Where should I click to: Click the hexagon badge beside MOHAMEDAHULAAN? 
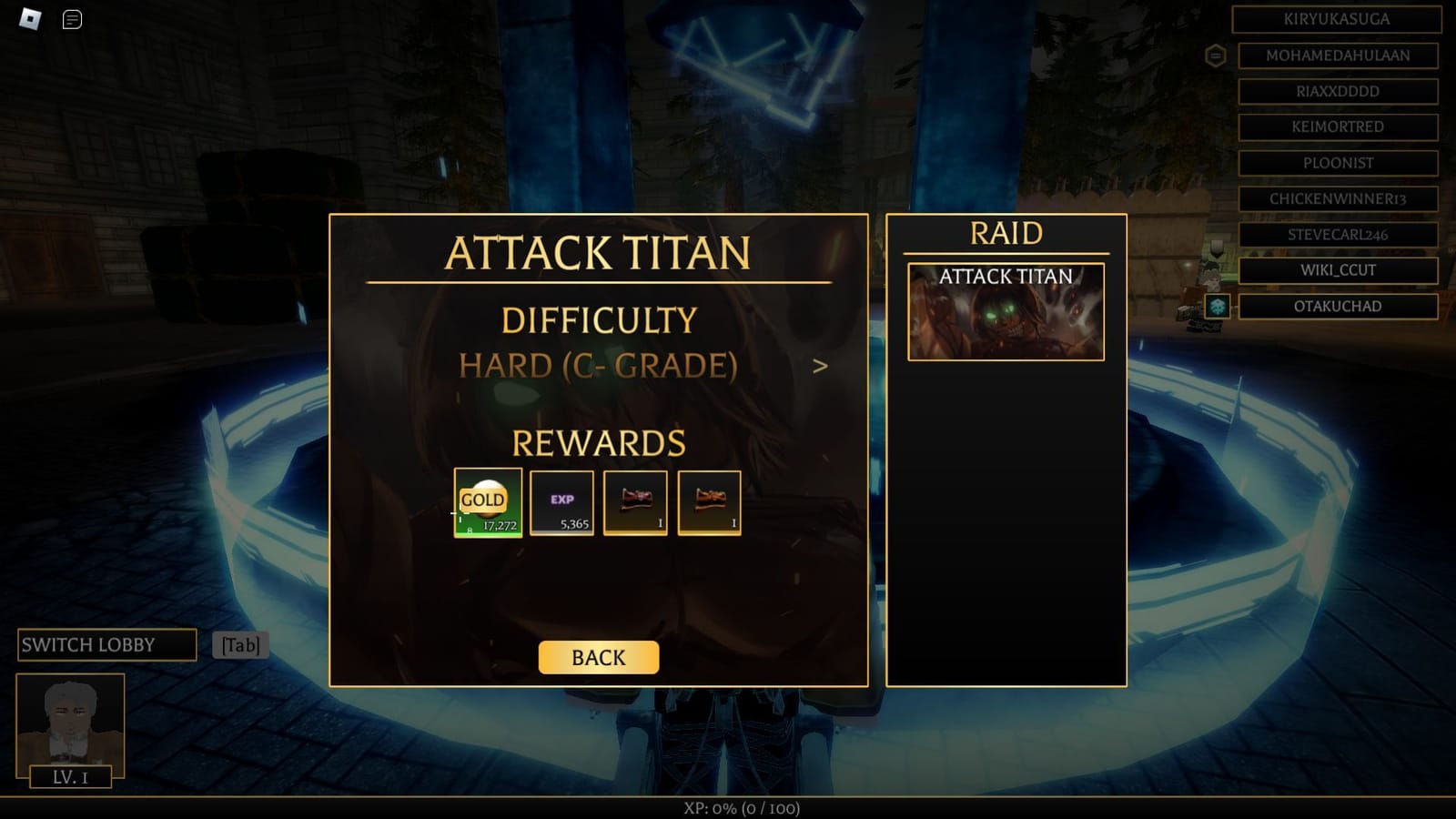(x=1218, y=56)
